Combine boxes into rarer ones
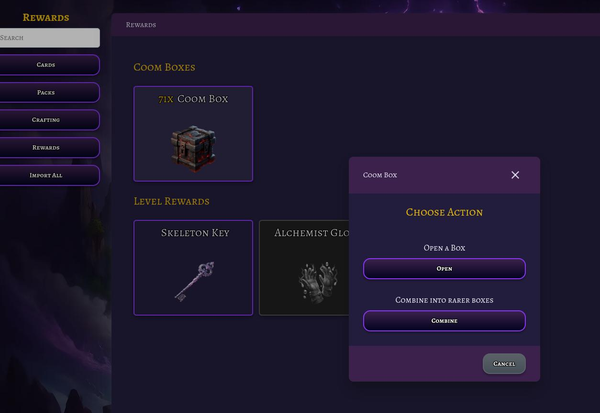Image resolution: width=600 pixels, height=413 pixels. tap(444, 321)
